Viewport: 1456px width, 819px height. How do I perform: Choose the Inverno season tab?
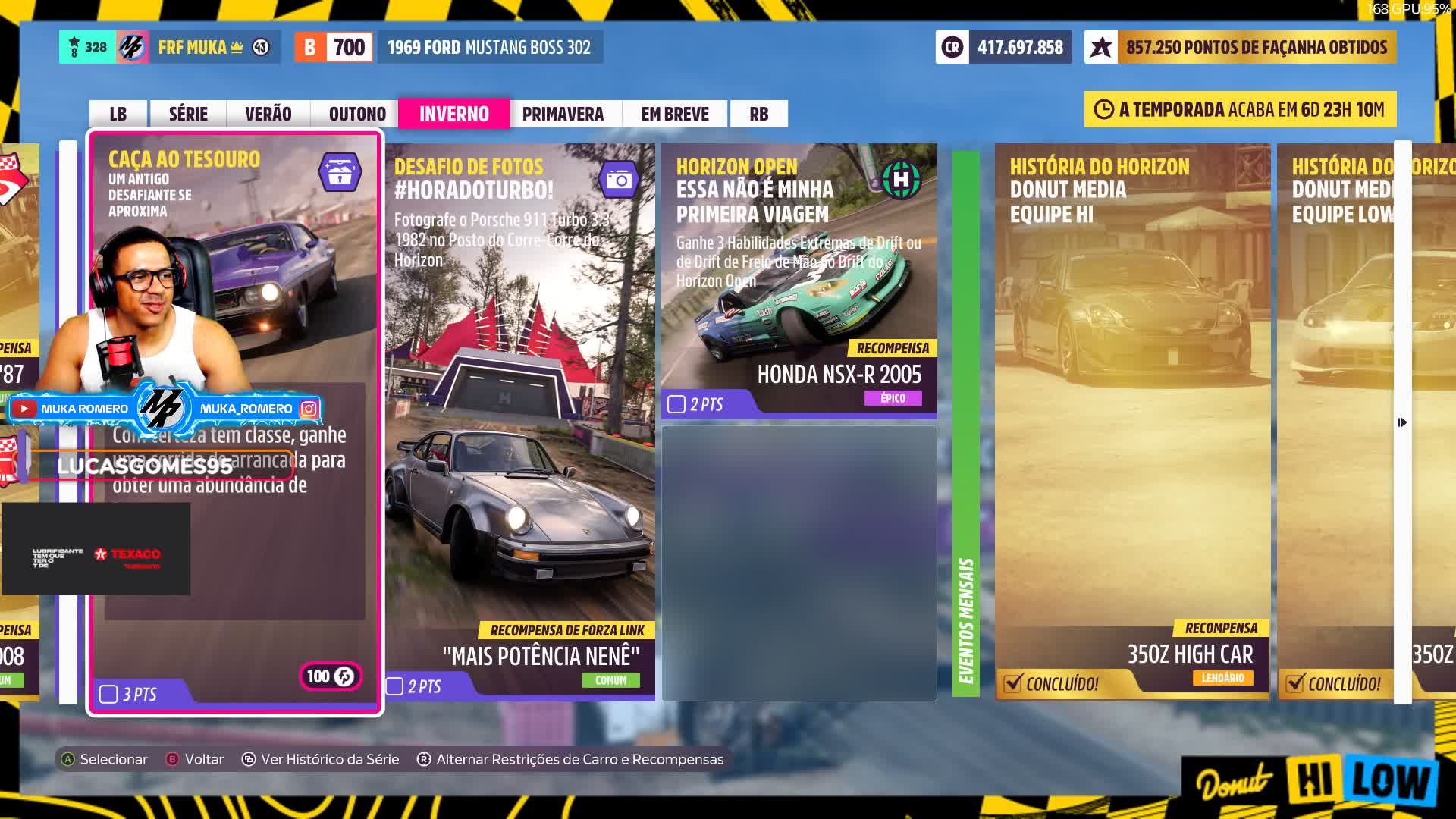click(x=453, y=114)
